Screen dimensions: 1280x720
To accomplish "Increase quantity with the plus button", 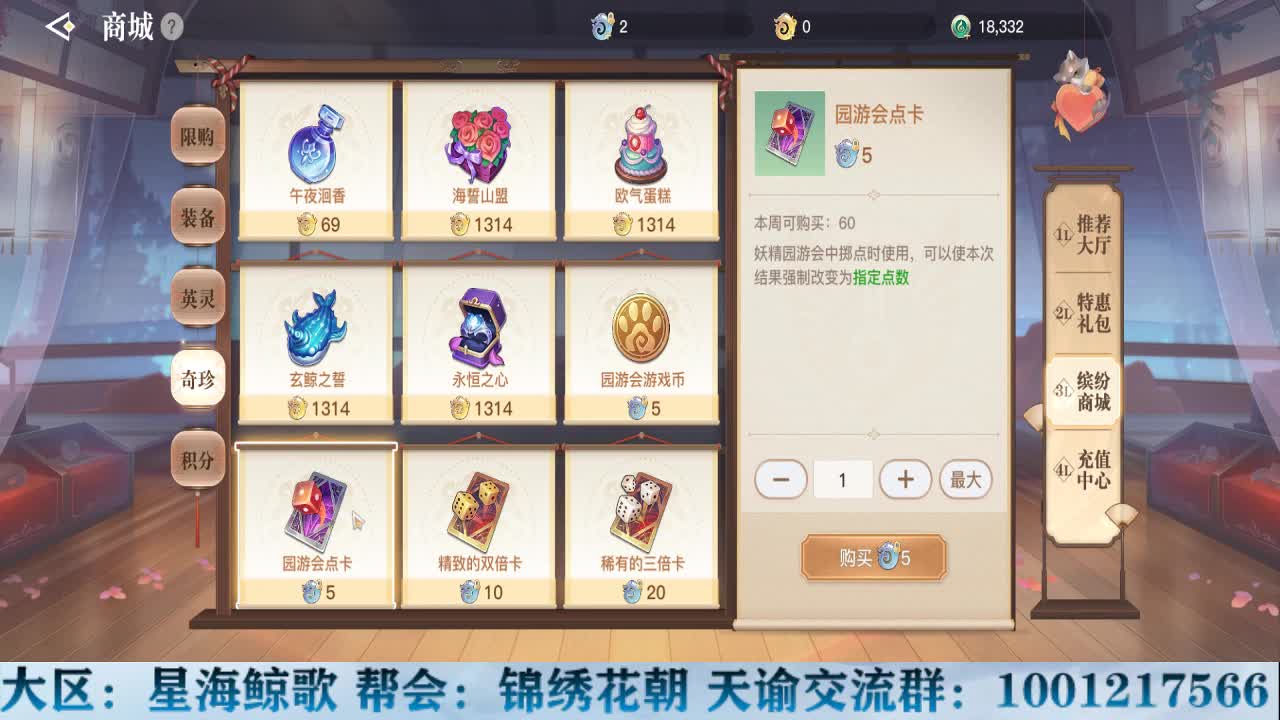I will (906, 479).
